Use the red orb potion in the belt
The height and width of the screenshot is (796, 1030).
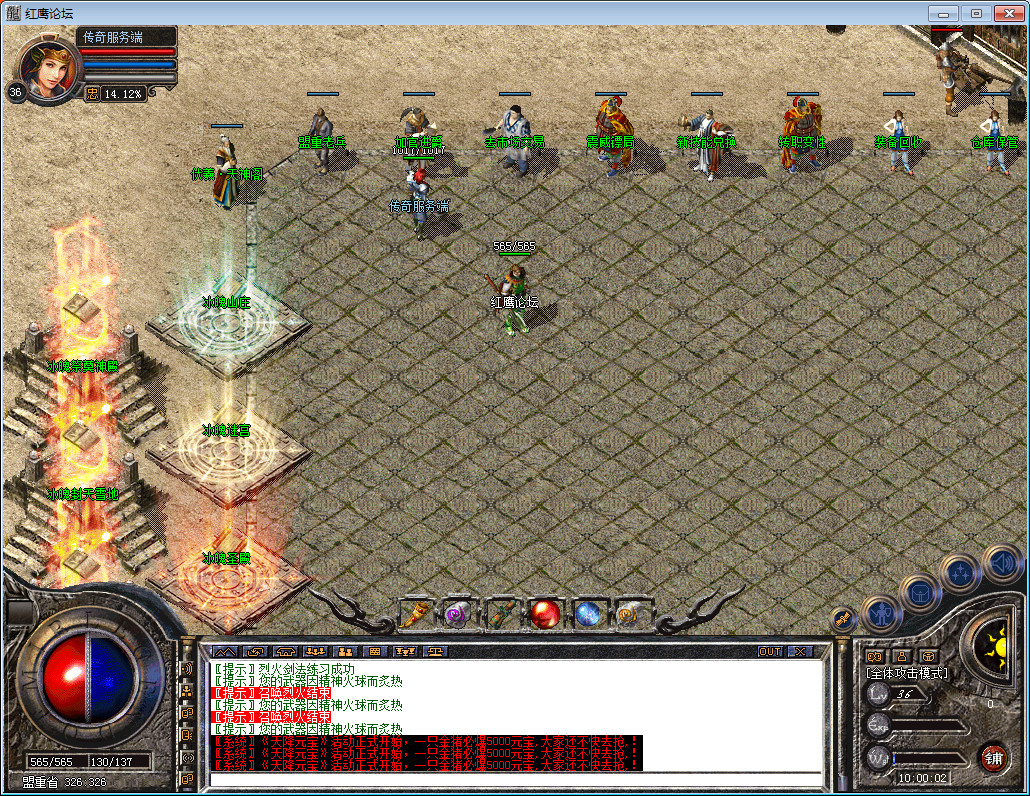pyautogui.click(x=545, y=613)
